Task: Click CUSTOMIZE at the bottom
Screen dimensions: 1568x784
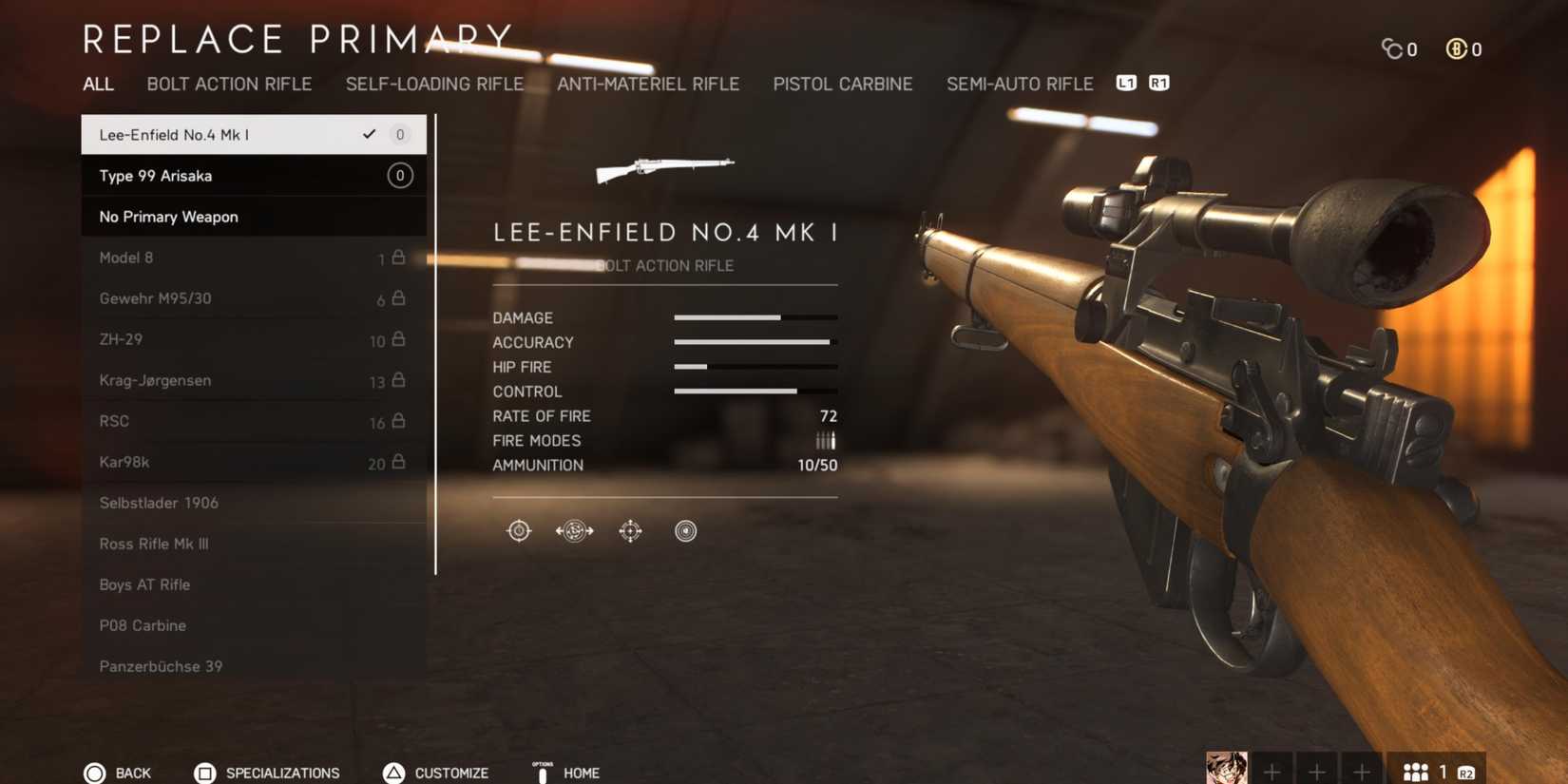Action: pos(451,773)
